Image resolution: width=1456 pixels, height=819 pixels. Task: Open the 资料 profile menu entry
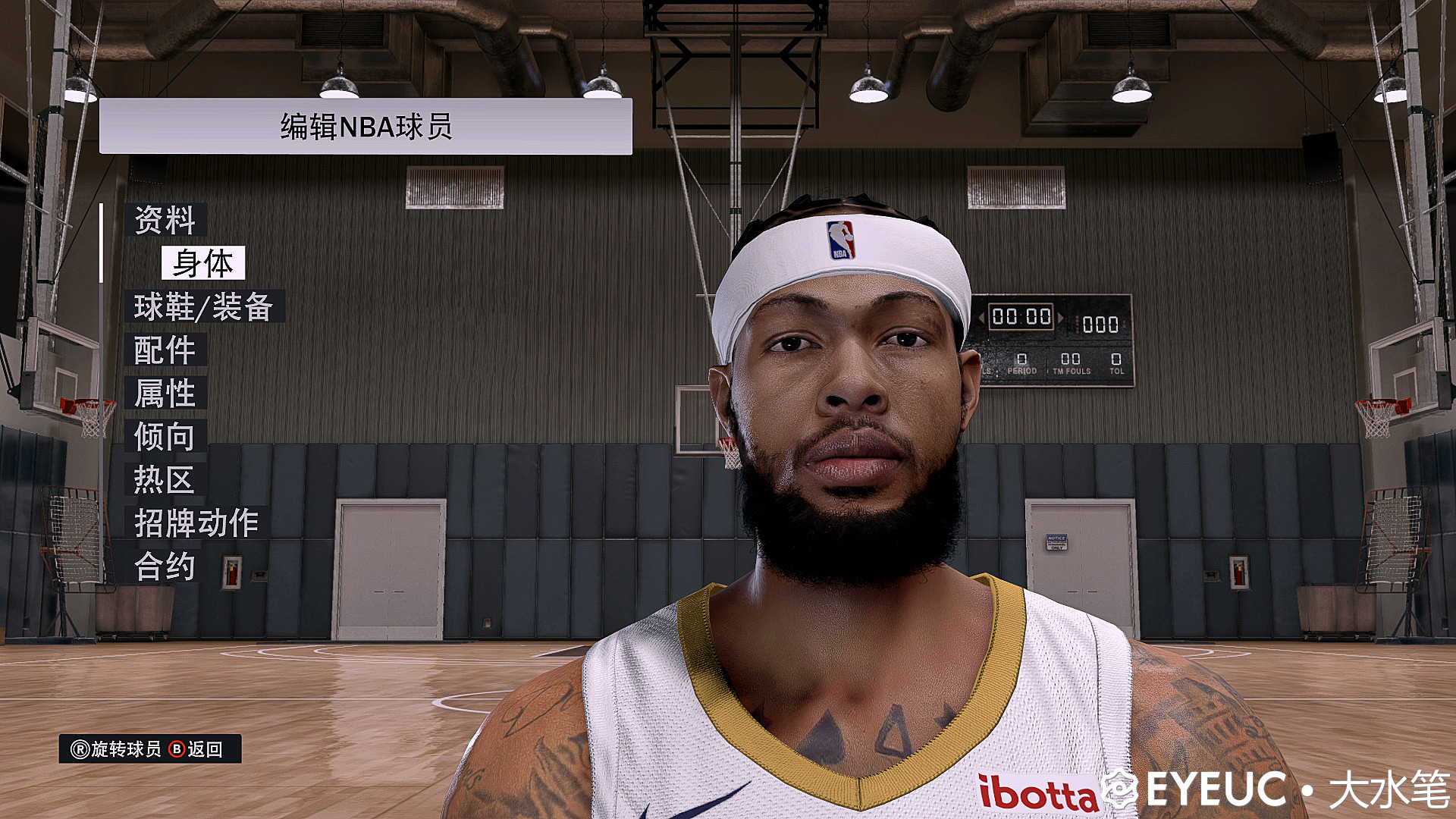click(x=165, y=220)
